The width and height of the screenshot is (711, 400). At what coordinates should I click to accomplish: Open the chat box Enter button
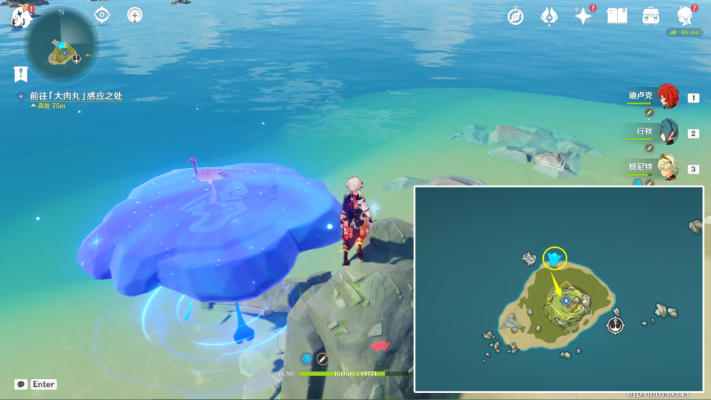point(36,384)
